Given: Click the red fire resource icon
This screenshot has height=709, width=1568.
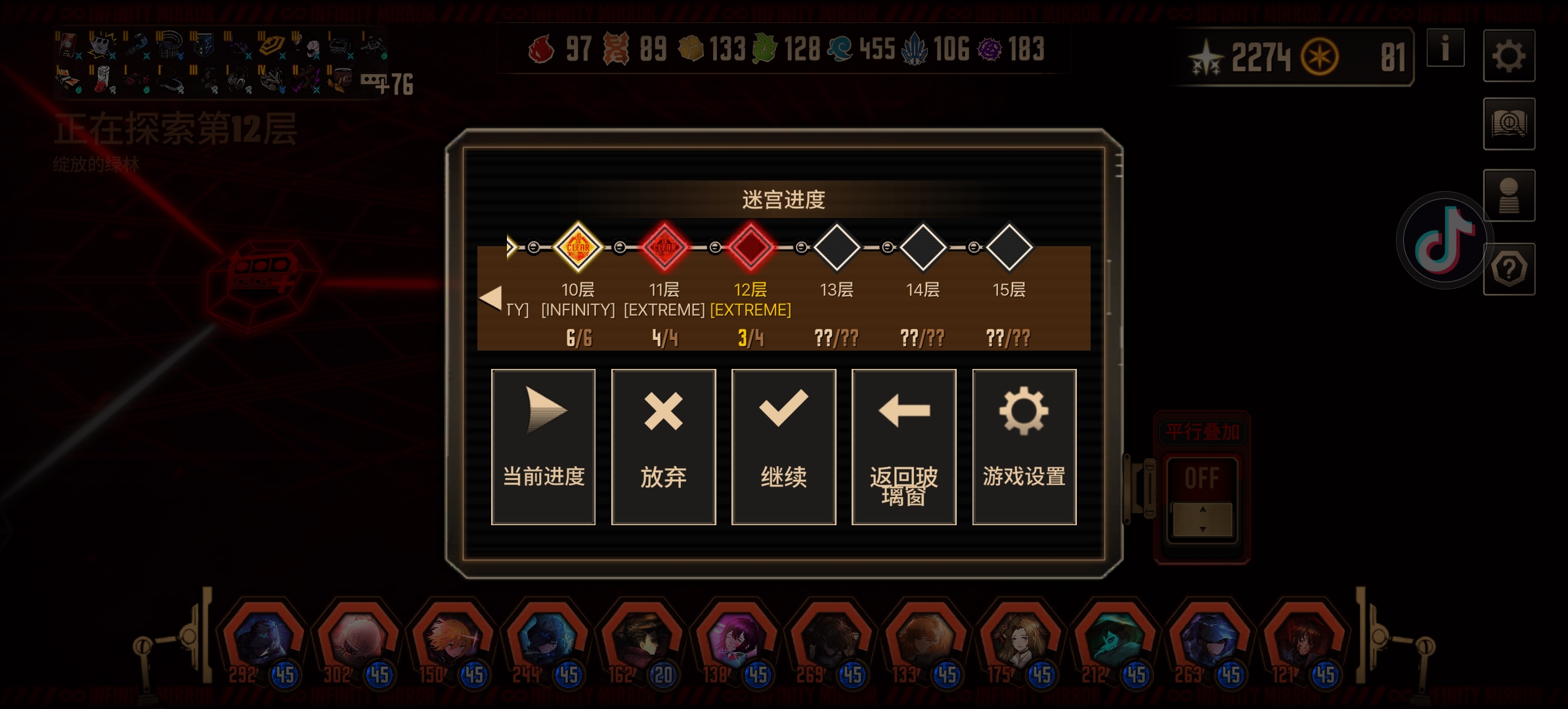Looking at the screenshot, I should tap(544, 48).
